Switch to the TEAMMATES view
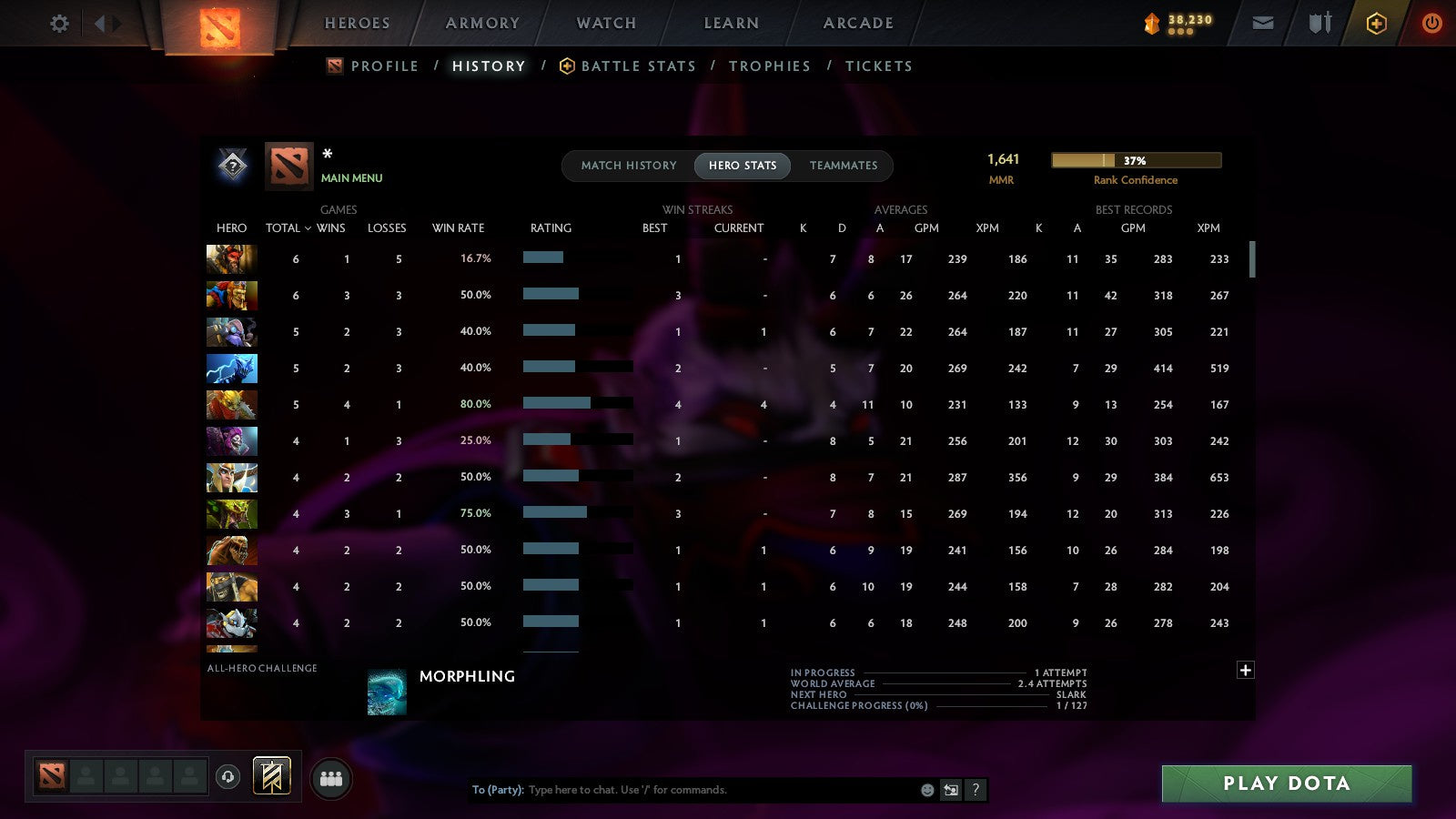 (x=843, y=166)
